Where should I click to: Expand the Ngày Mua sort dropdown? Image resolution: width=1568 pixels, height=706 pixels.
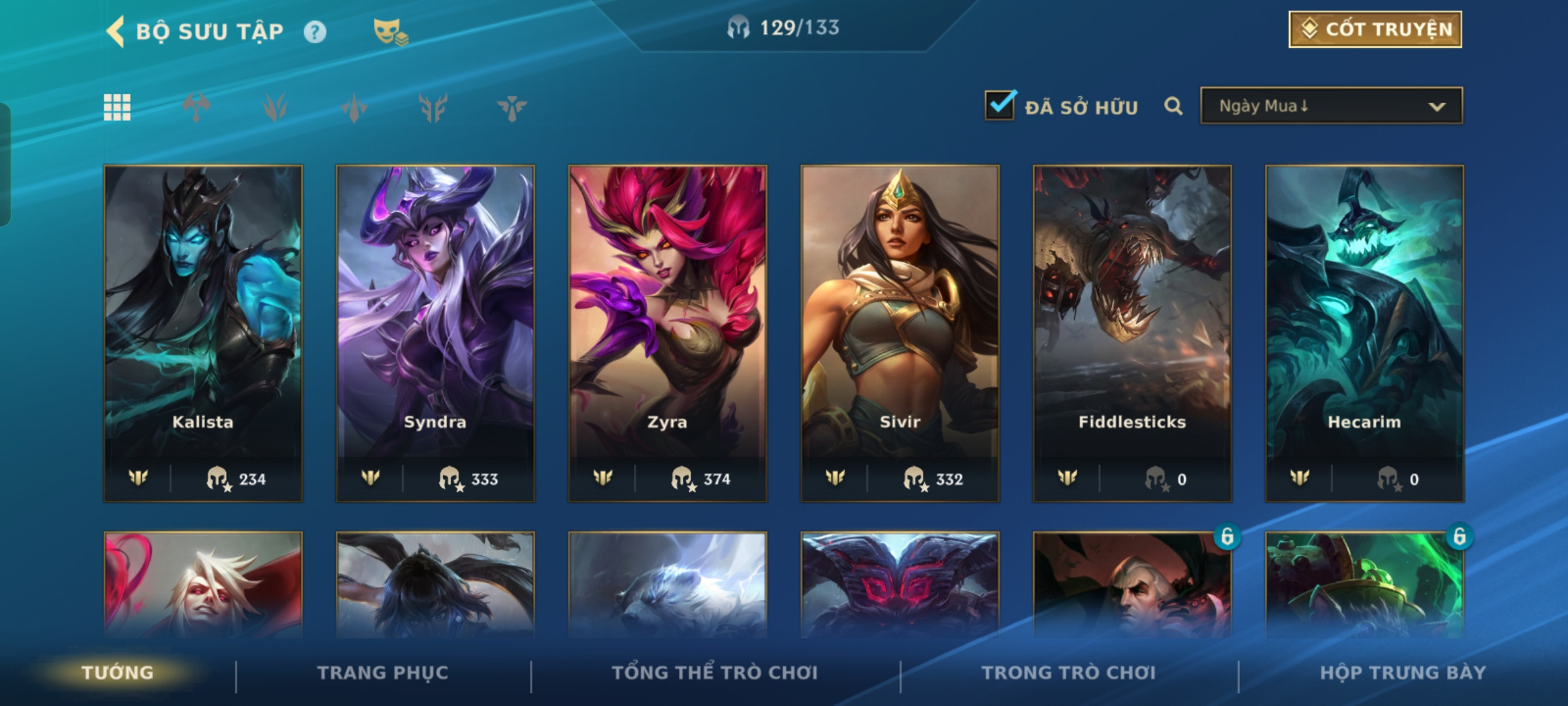coord(1331,106)
